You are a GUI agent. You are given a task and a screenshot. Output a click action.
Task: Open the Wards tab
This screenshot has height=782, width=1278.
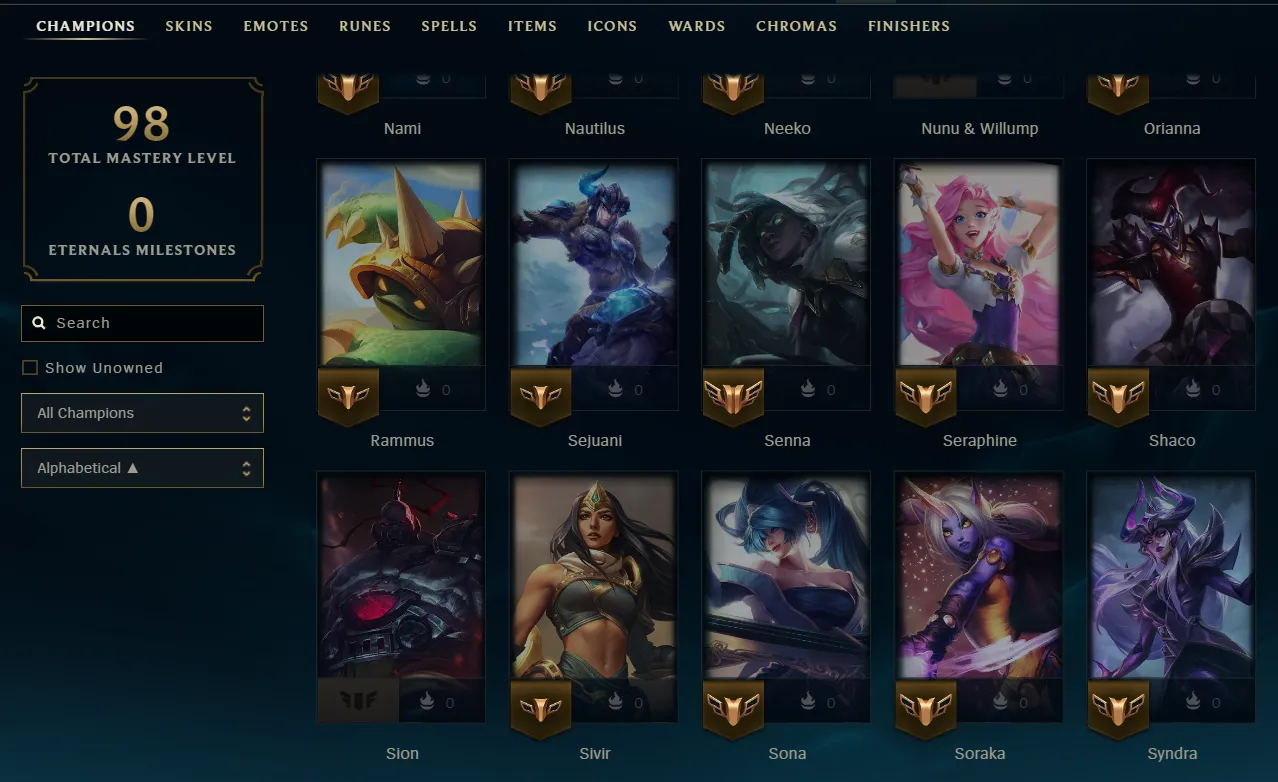point(697,26)
